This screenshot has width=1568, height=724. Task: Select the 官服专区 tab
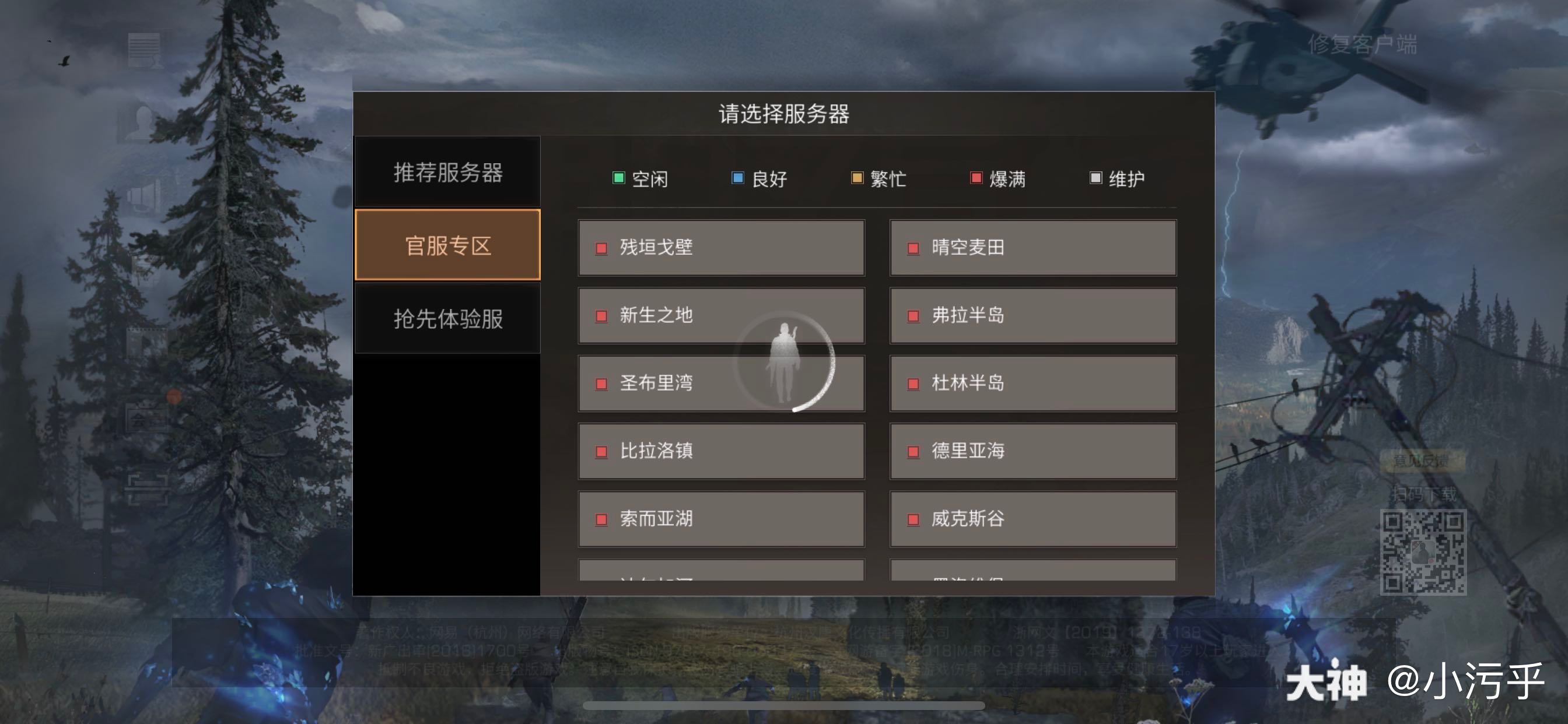tap(449, 245)
